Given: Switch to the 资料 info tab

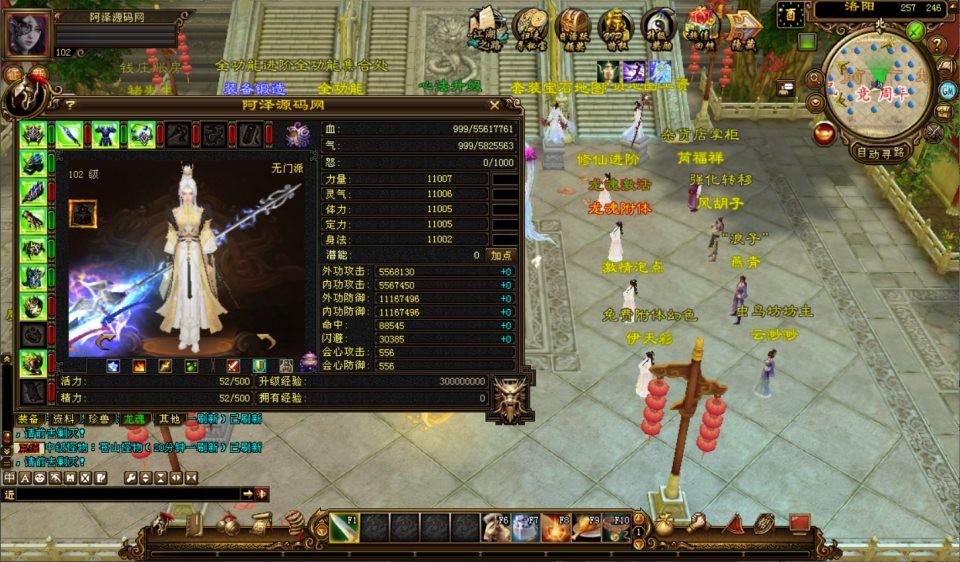Looking at the screenshot, I should (64, 419).
